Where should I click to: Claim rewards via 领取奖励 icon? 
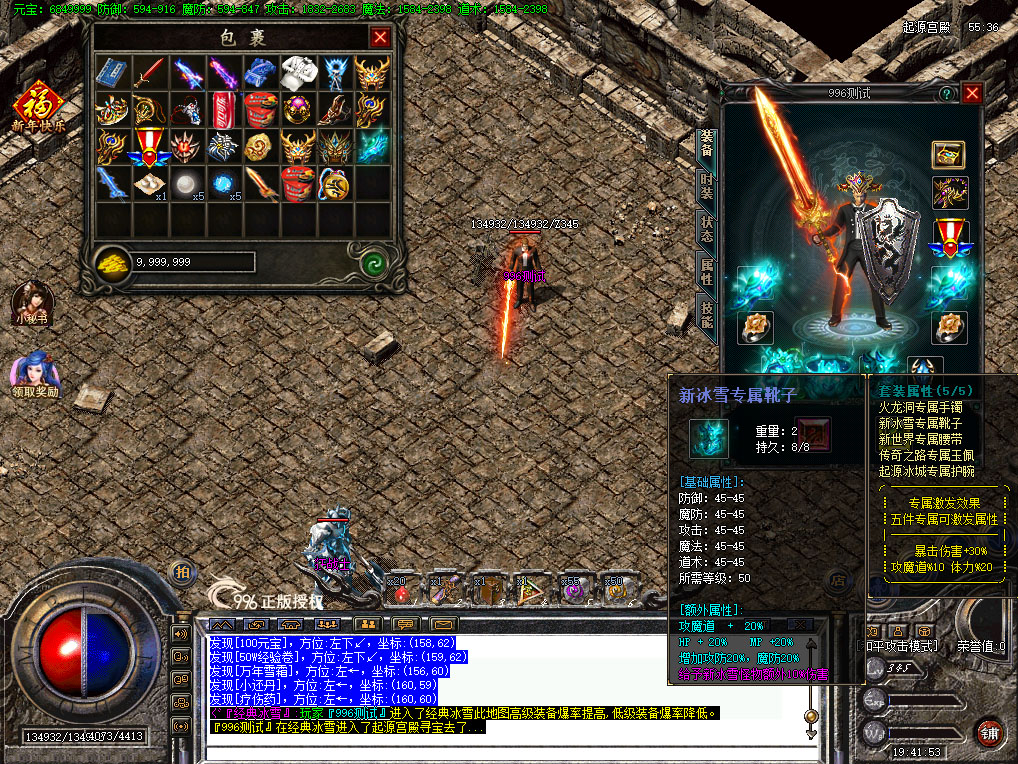coord(34,374)
